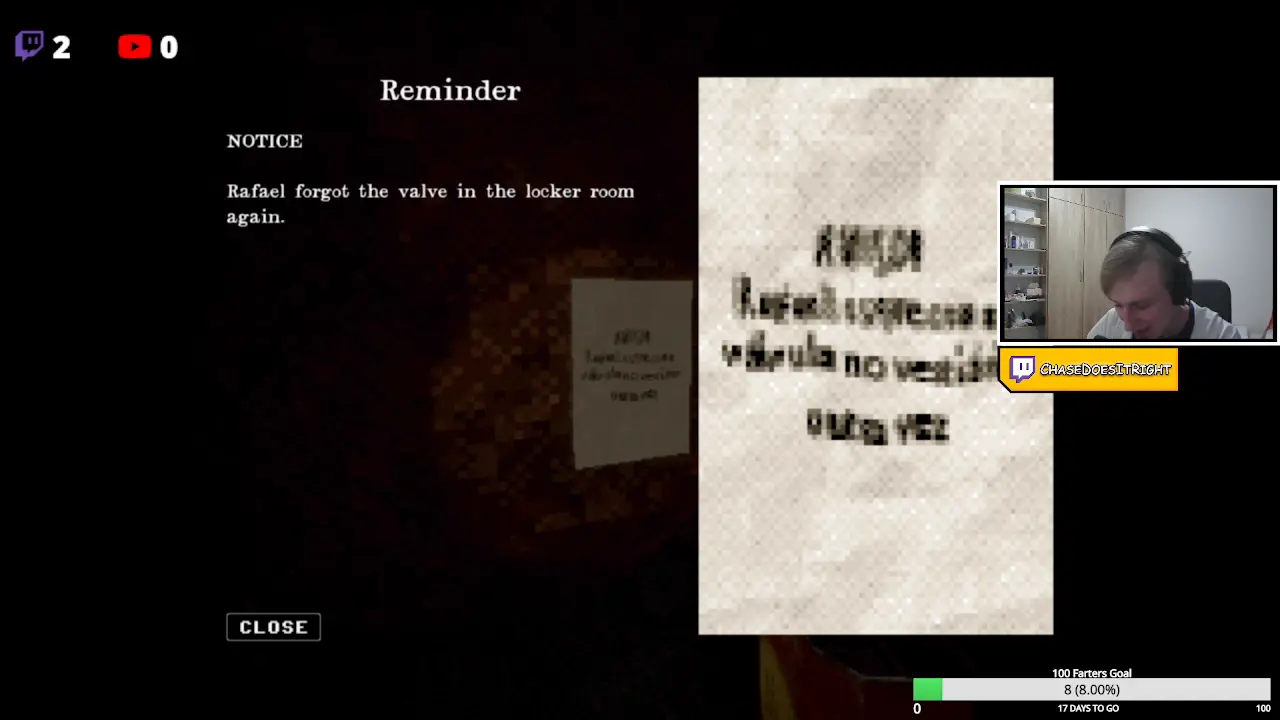Click the text about Rafael forgetting the valve
The height and width of the screenshot is (720, 1280).
(x=430, y=203)
